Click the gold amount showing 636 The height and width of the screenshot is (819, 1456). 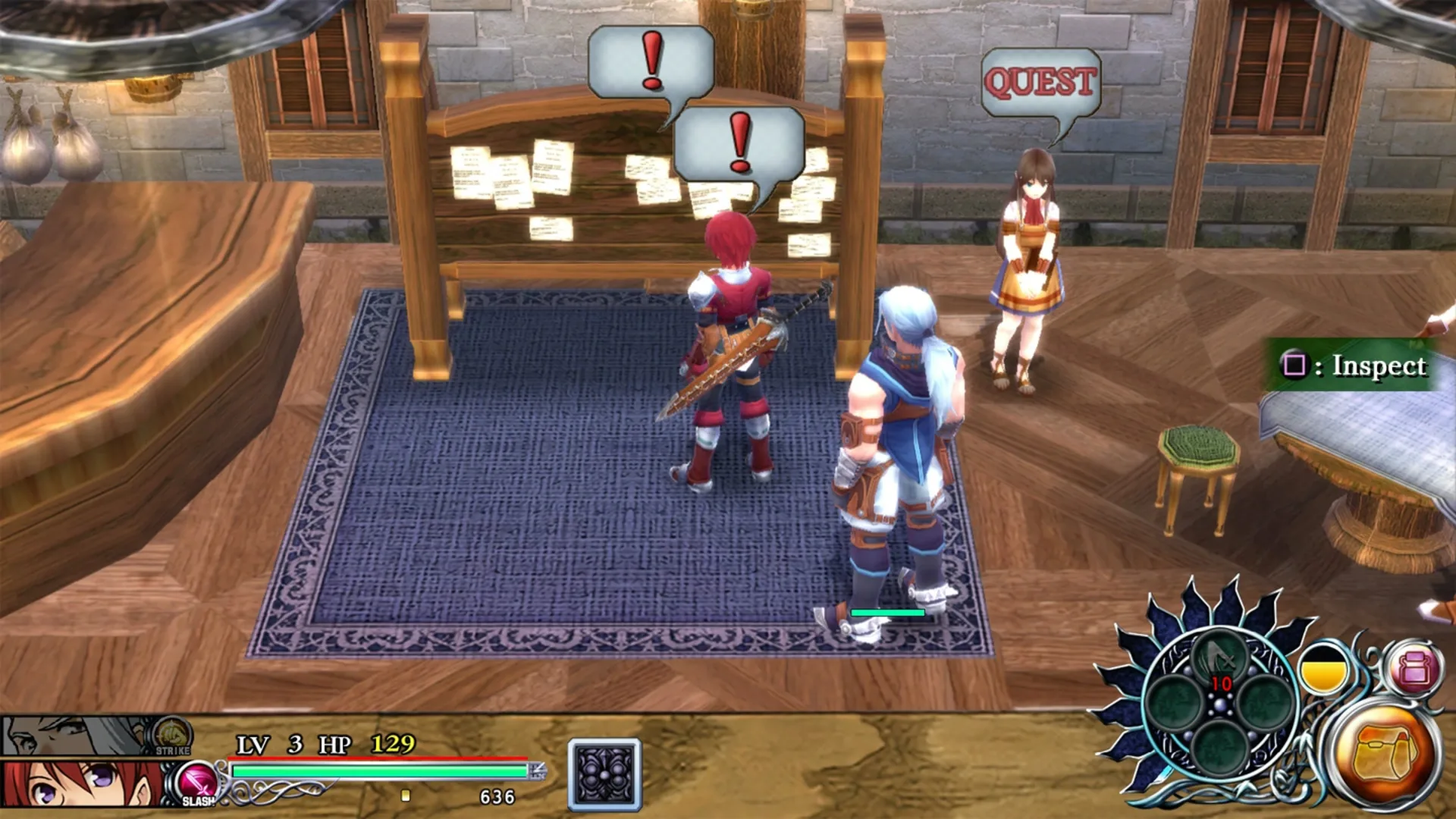[497, 796]
